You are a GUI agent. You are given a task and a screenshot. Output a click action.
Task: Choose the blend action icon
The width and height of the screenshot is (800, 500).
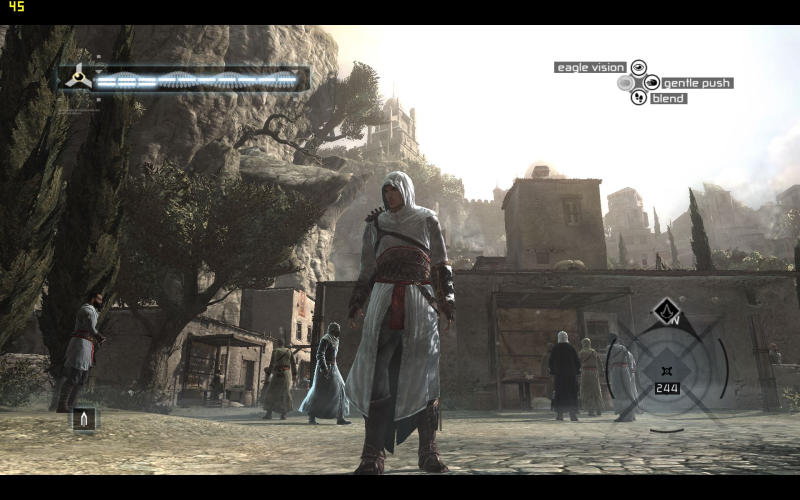pyautogui.click(x=638, y=98)
